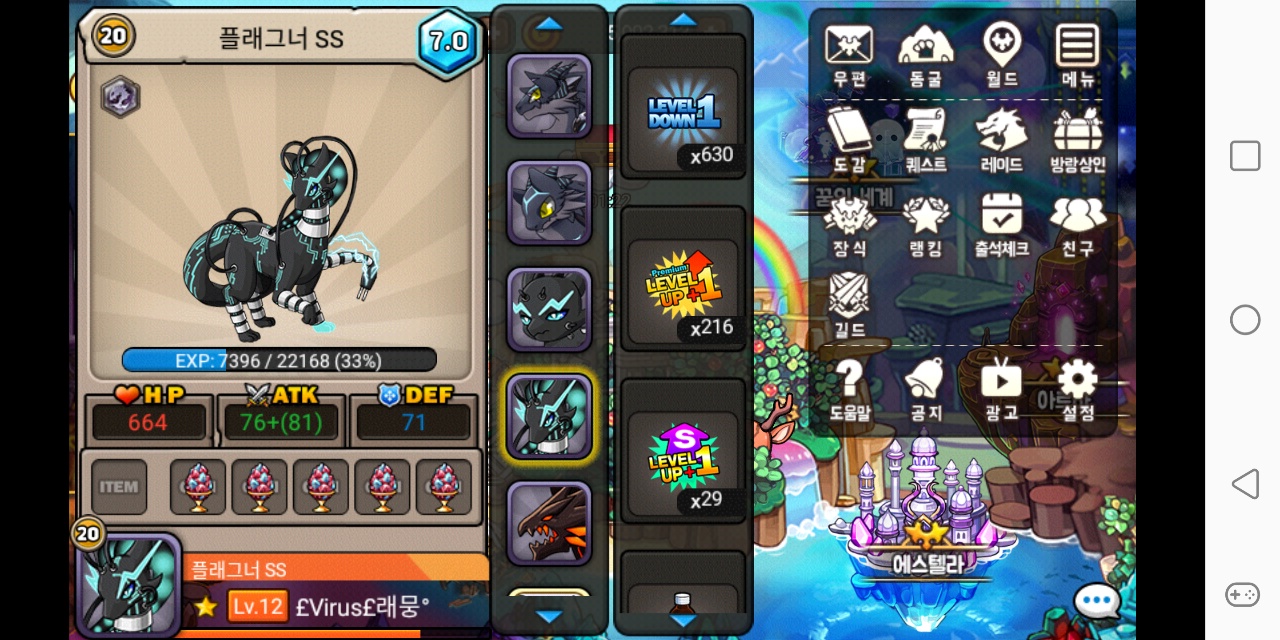Open the 퀘스트 quest scroll
The height and width of the screenshot is (640, 1280).
[x=925, y=138]
